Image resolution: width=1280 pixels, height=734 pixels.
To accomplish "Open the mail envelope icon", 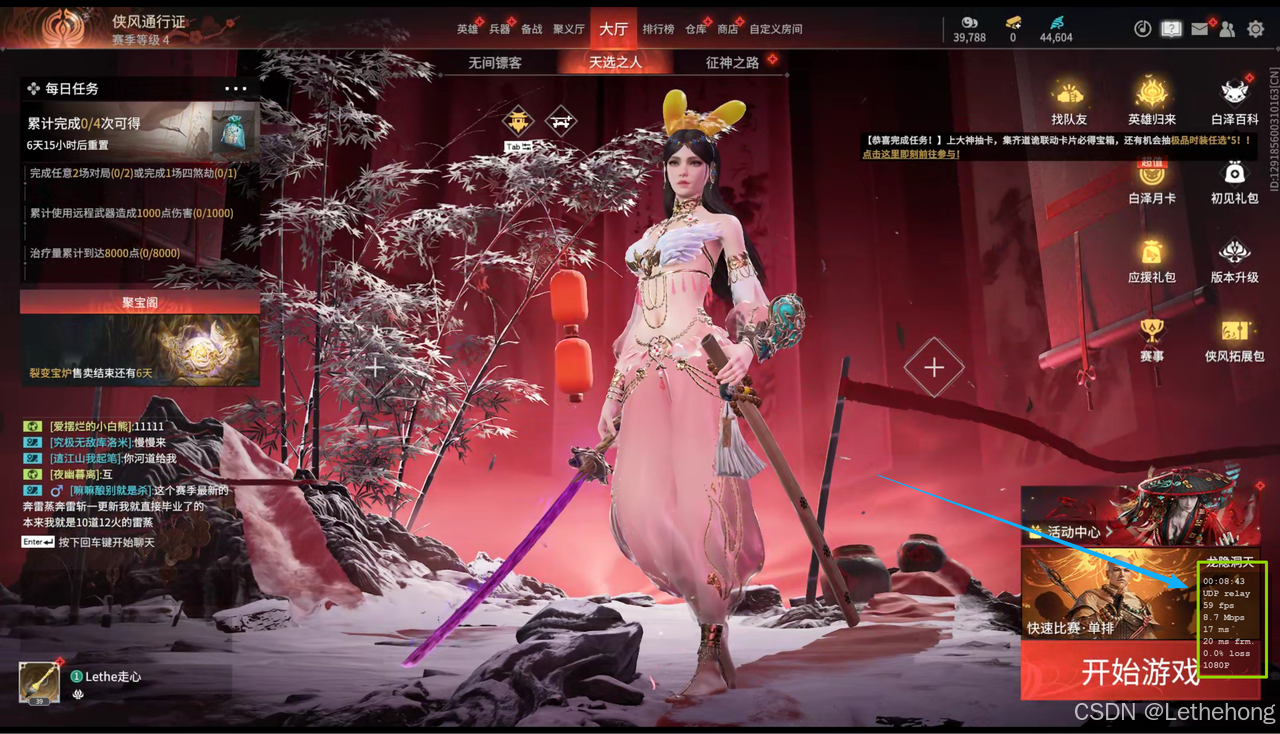I will (1199, 29).
